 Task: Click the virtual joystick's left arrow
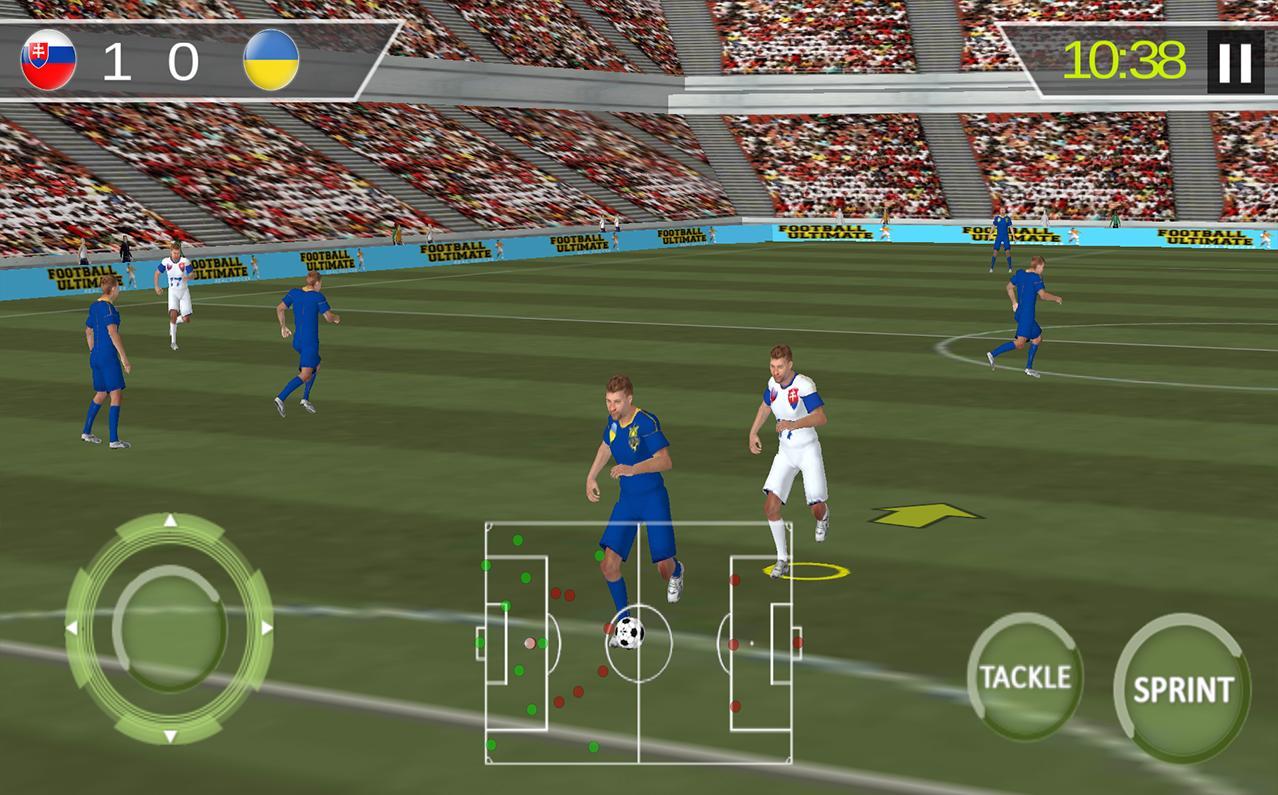72,628
